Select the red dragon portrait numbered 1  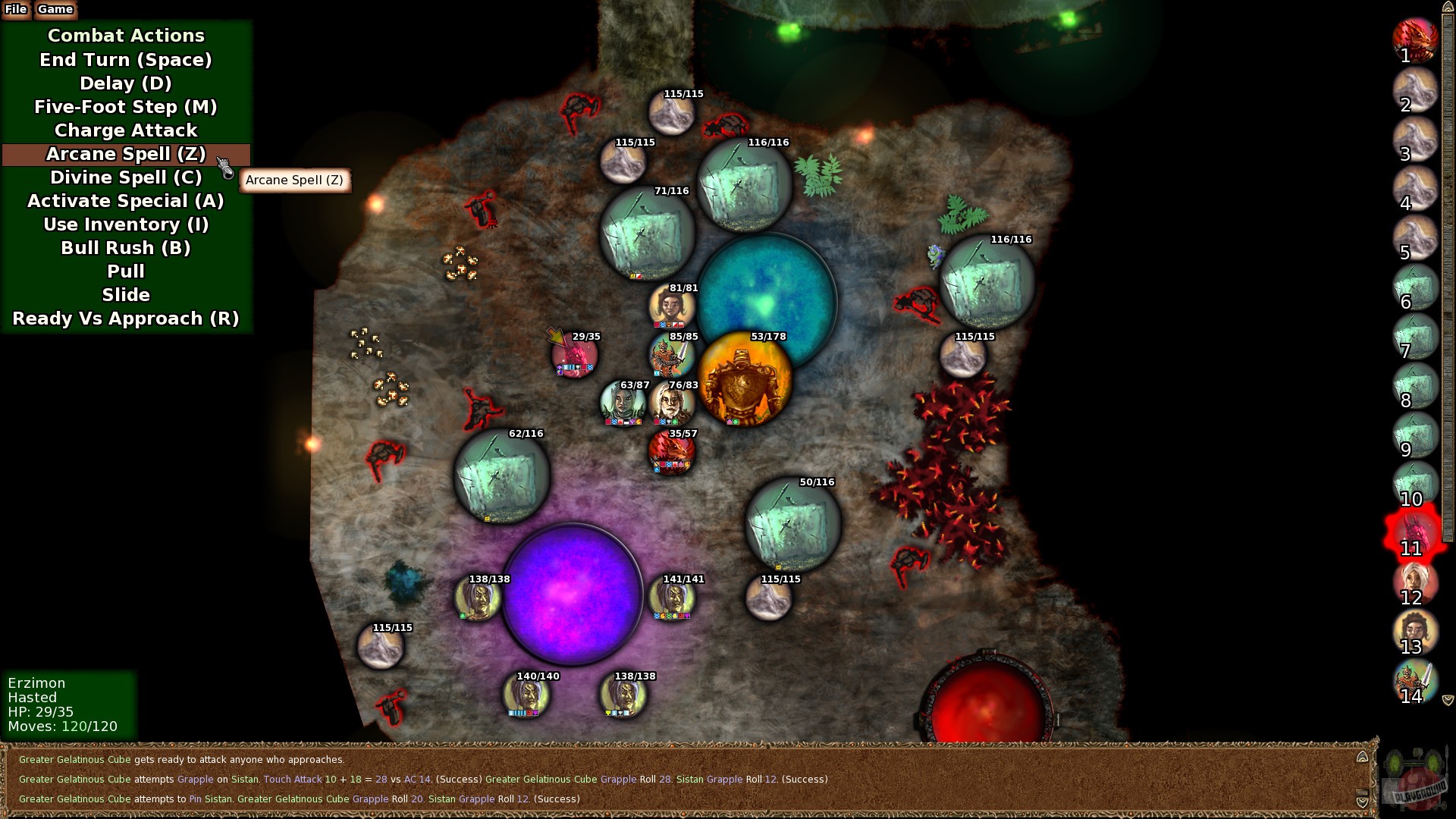(1415, 39)
